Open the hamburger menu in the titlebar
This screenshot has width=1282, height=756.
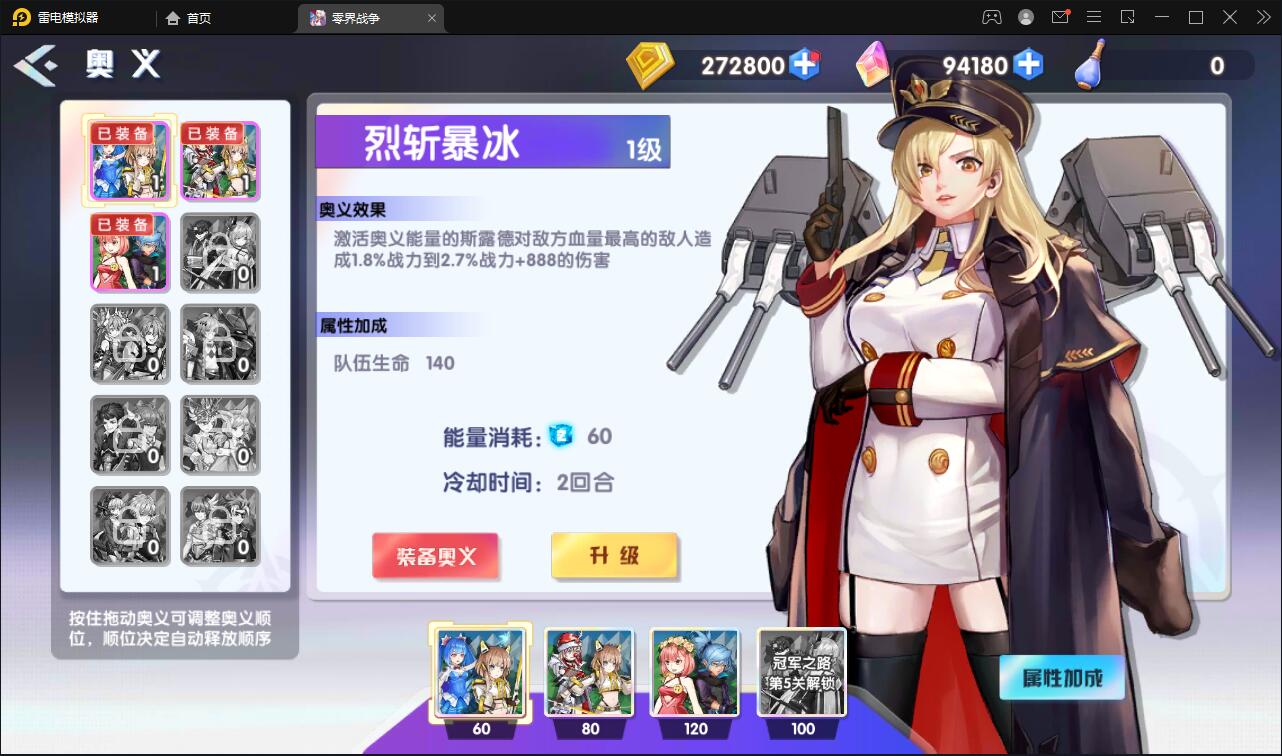click(x=1094, y=17)
